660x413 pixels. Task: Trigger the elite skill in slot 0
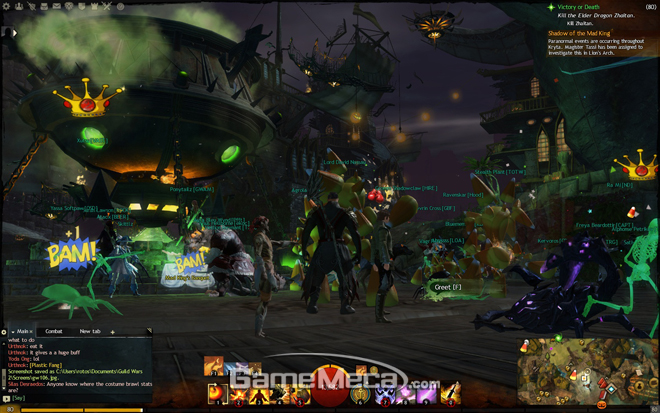click(450, 394)
